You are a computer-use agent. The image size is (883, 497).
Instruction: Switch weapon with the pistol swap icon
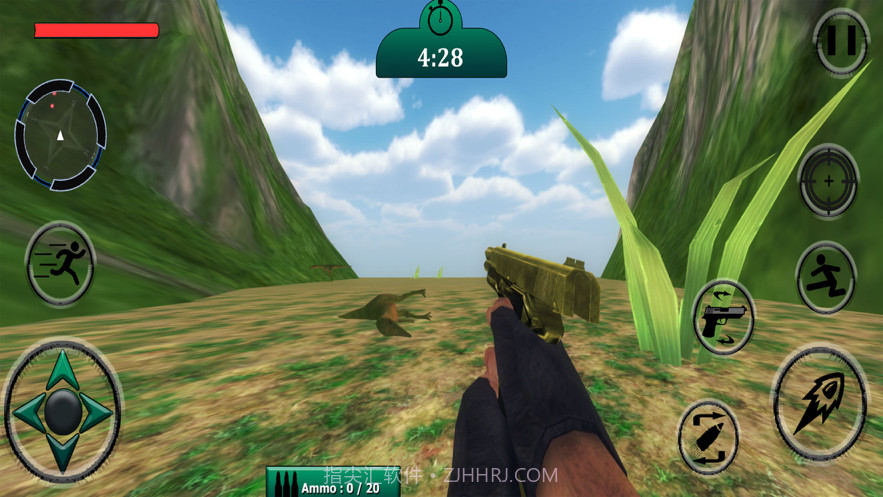point(723,317)
